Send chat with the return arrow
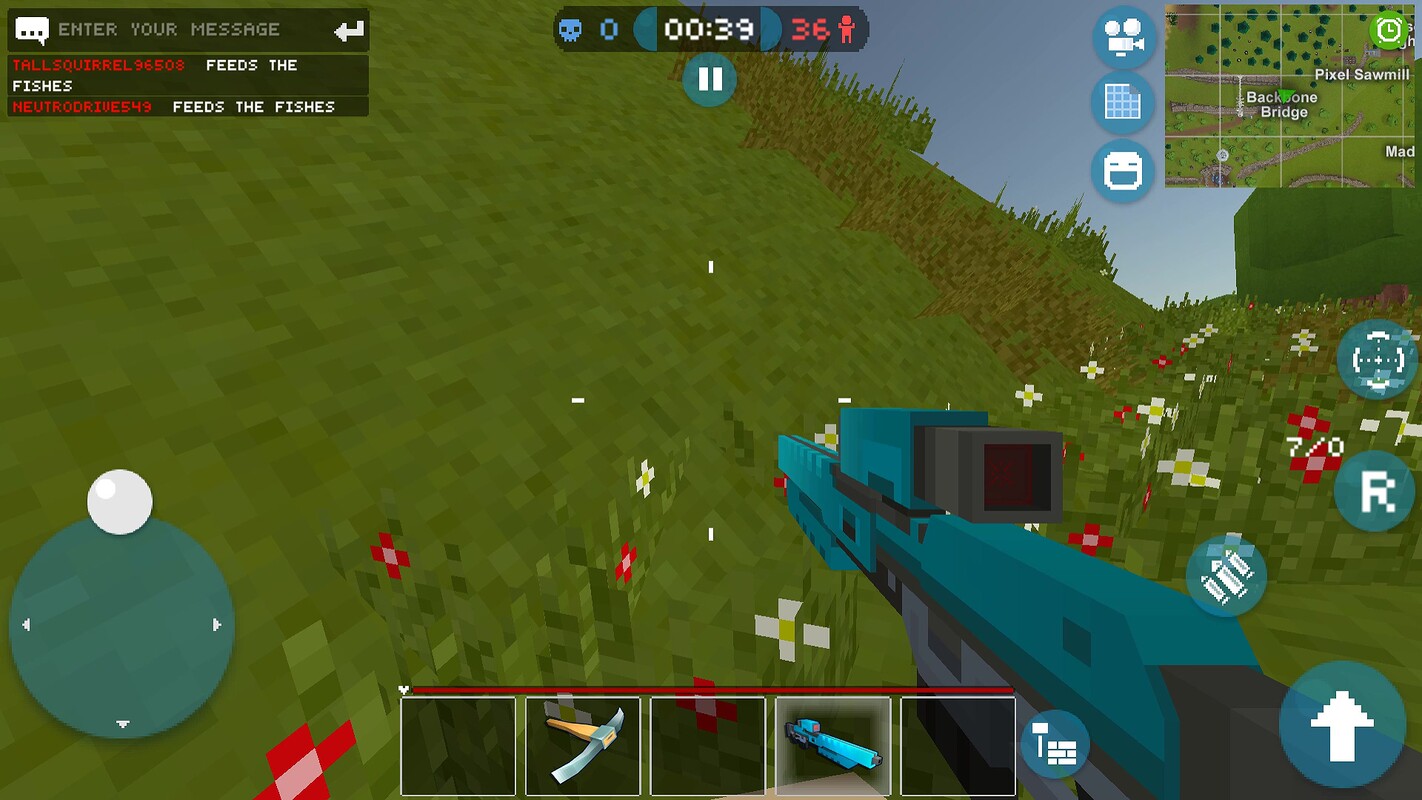This screenshot has width=1422, height=800. (x=349, y=31)
